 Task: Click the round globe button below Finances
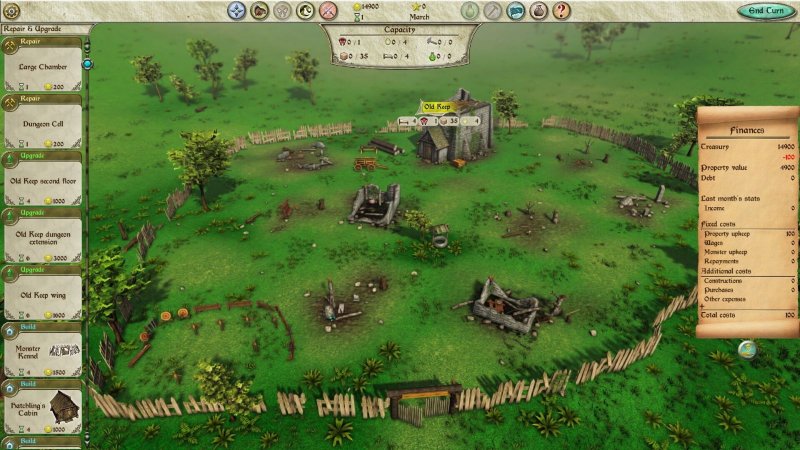(x=746, y=349)
